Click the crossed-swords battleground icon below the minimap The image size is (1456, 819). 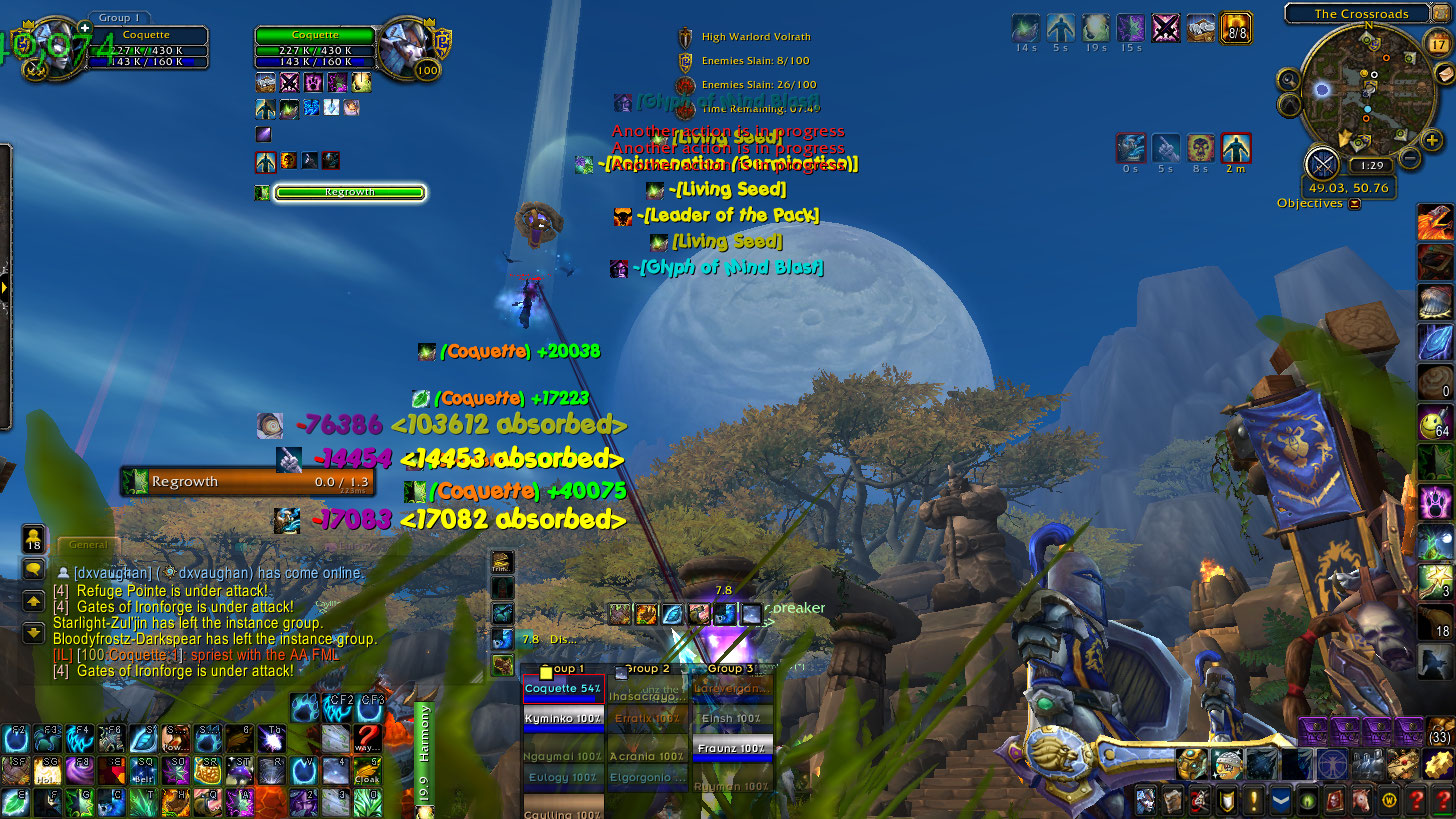coord(1322,164)
